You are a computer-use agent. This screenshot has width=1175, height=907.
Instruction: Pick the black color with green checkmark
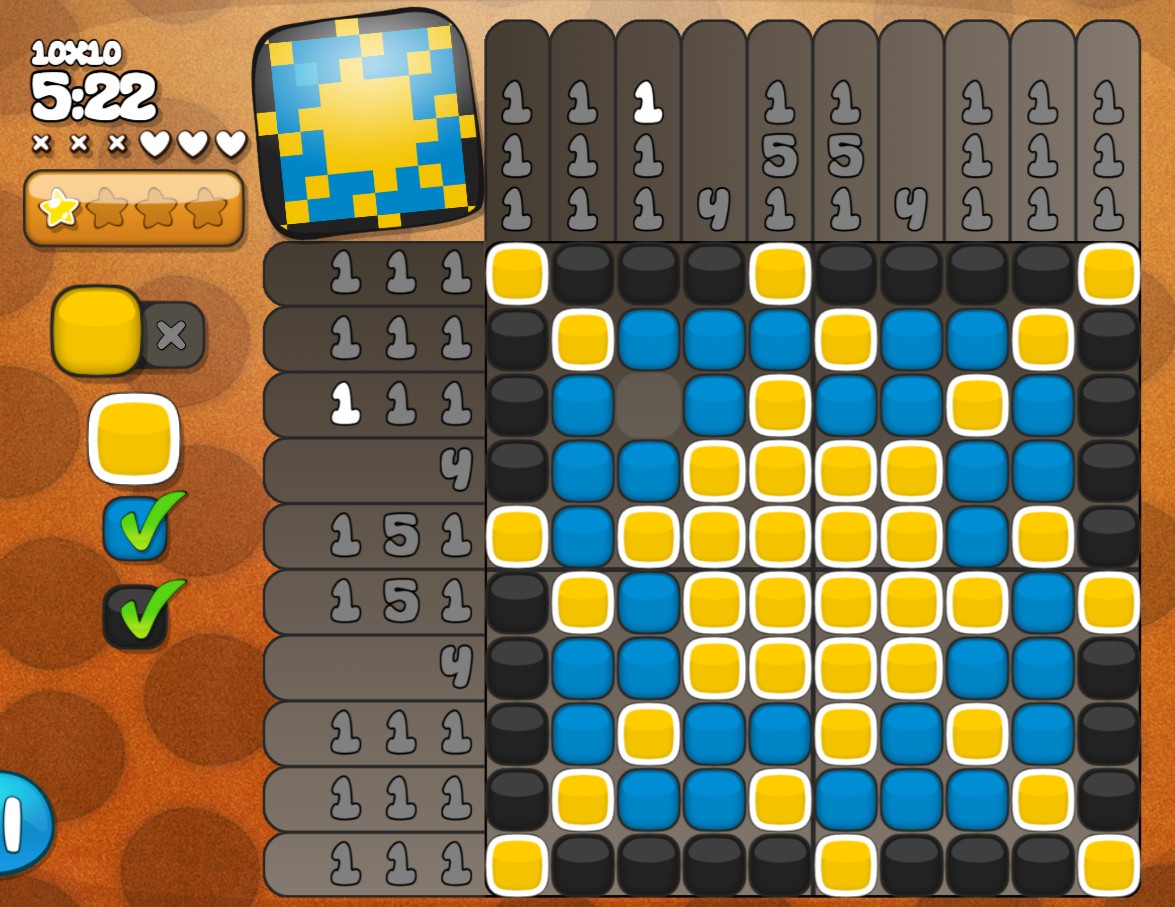click(136, 616)
